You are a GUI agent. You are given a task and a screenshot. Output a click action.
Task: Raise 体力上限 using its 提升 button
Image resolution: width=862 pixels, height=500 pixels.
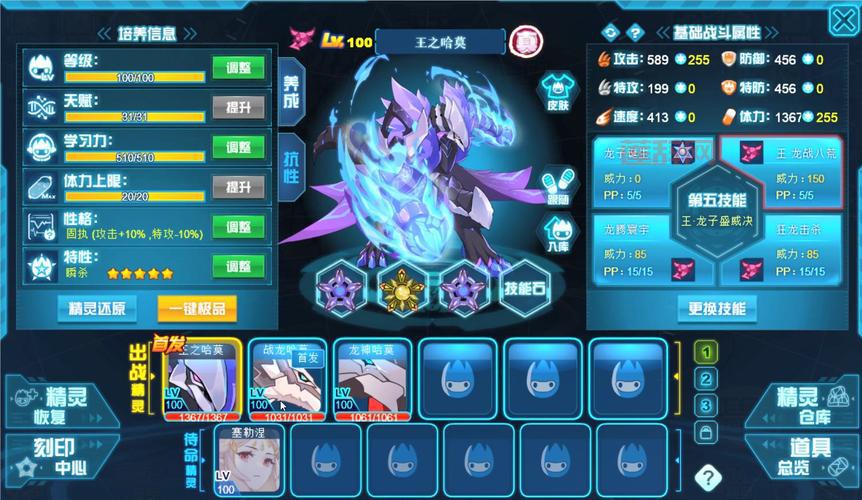238,187
